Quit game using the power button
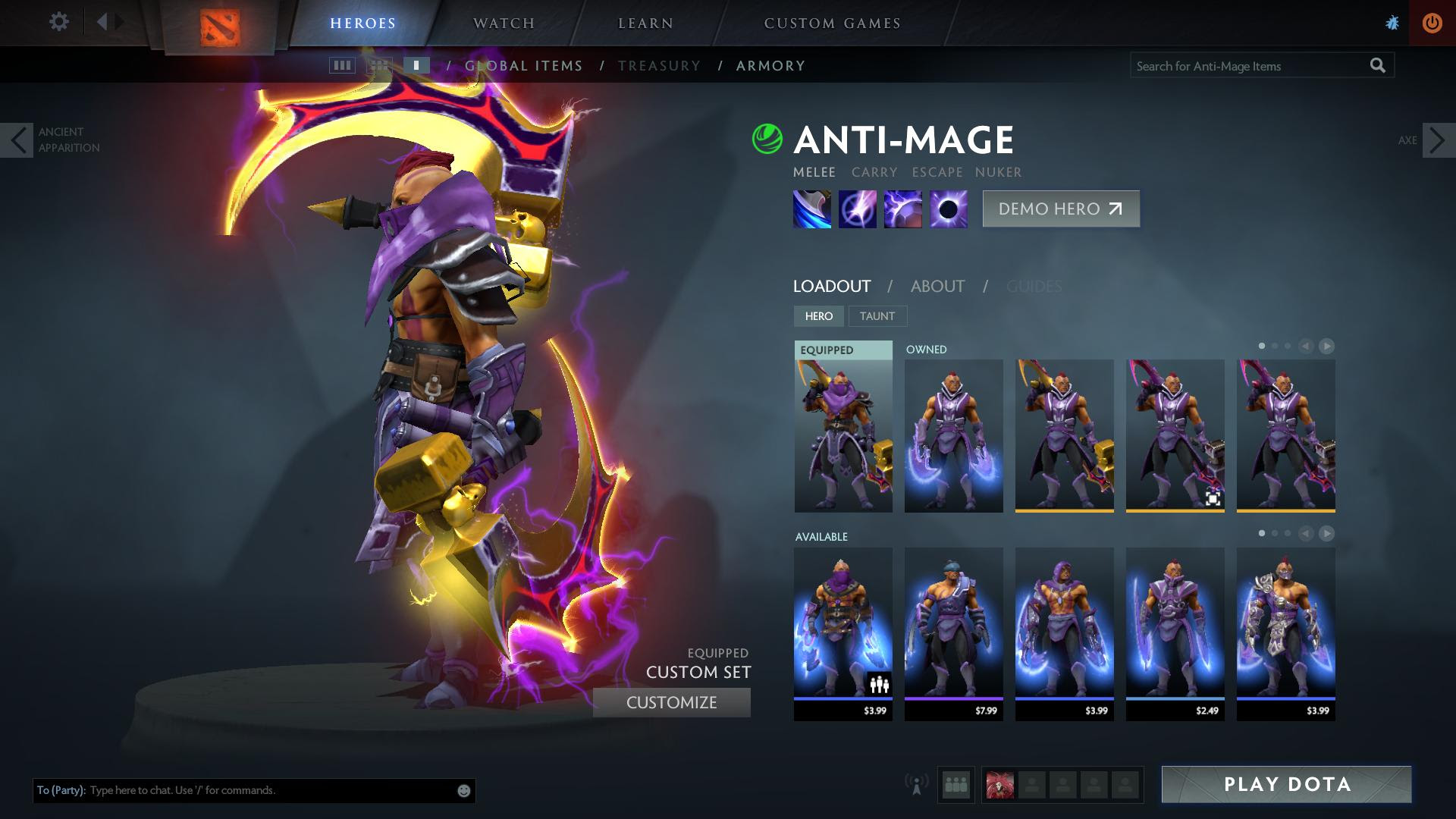The height and width of the screenshot is (819, 1456). pos(1432,23)
